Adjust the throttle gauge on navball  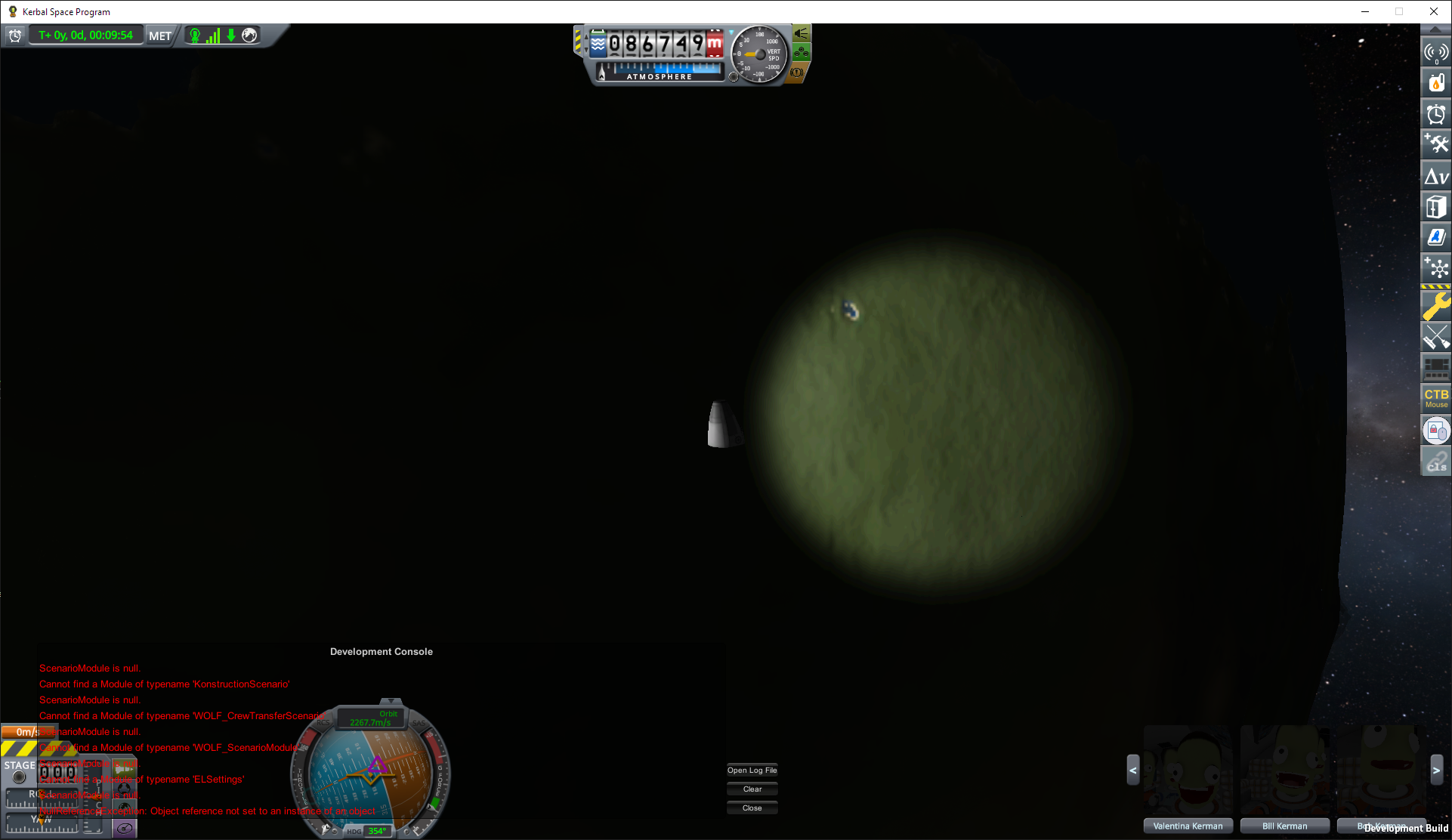click(x=302, y=782)
